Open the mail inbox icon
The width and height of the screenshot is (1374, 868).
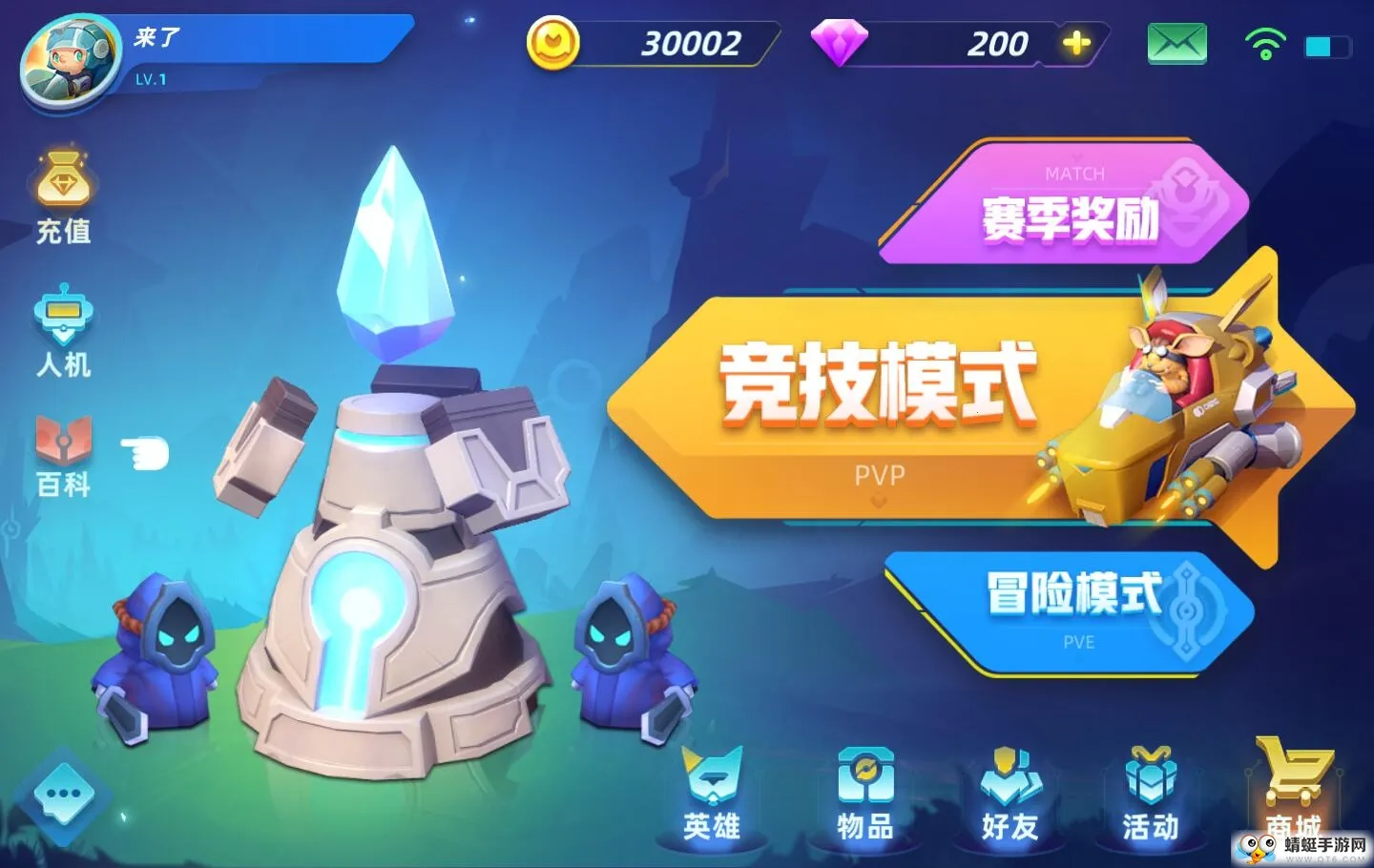(x=1176, y=43)
